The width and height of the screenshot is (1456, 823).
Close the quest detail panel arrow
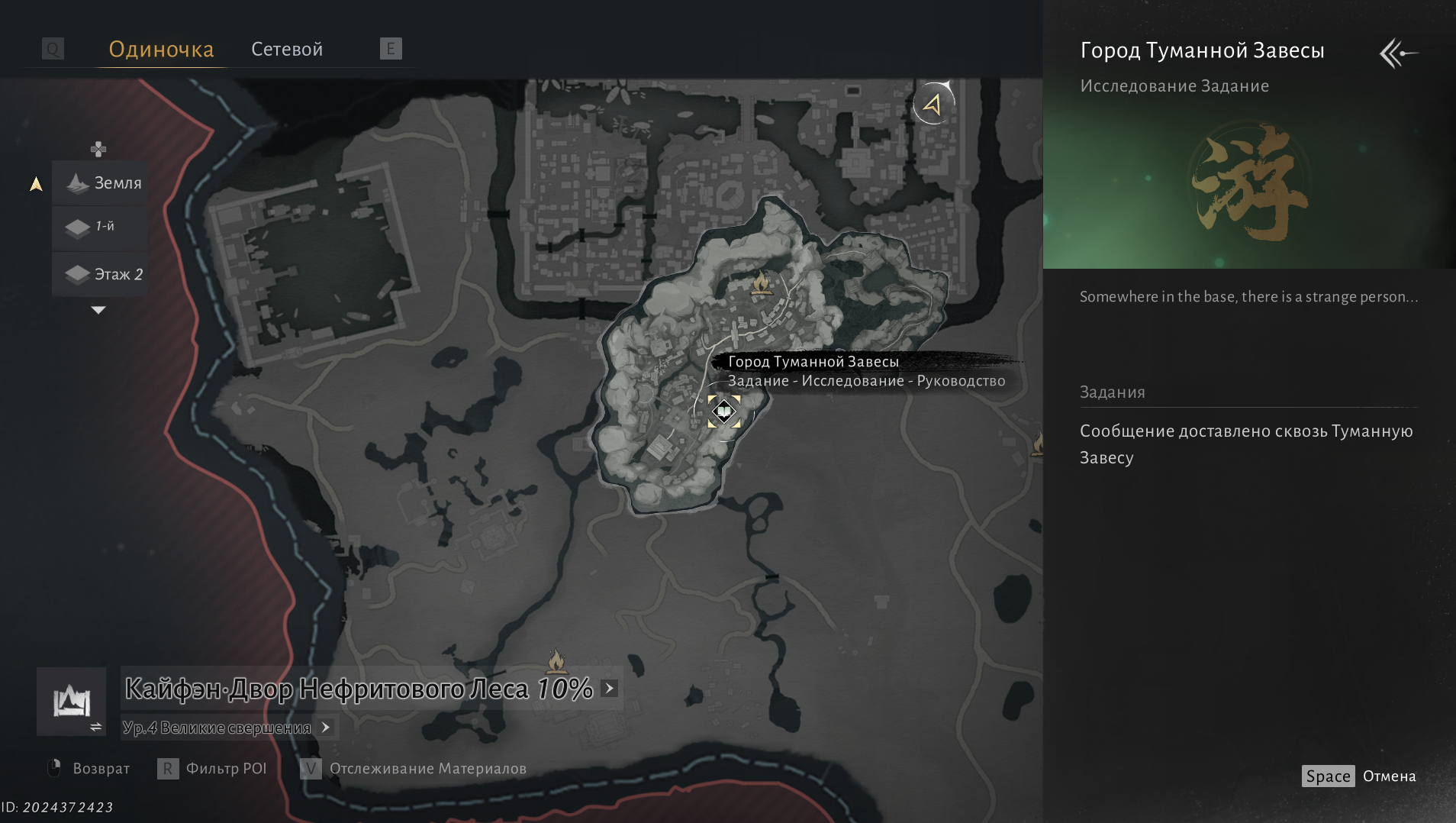[x=1398, y=53]
